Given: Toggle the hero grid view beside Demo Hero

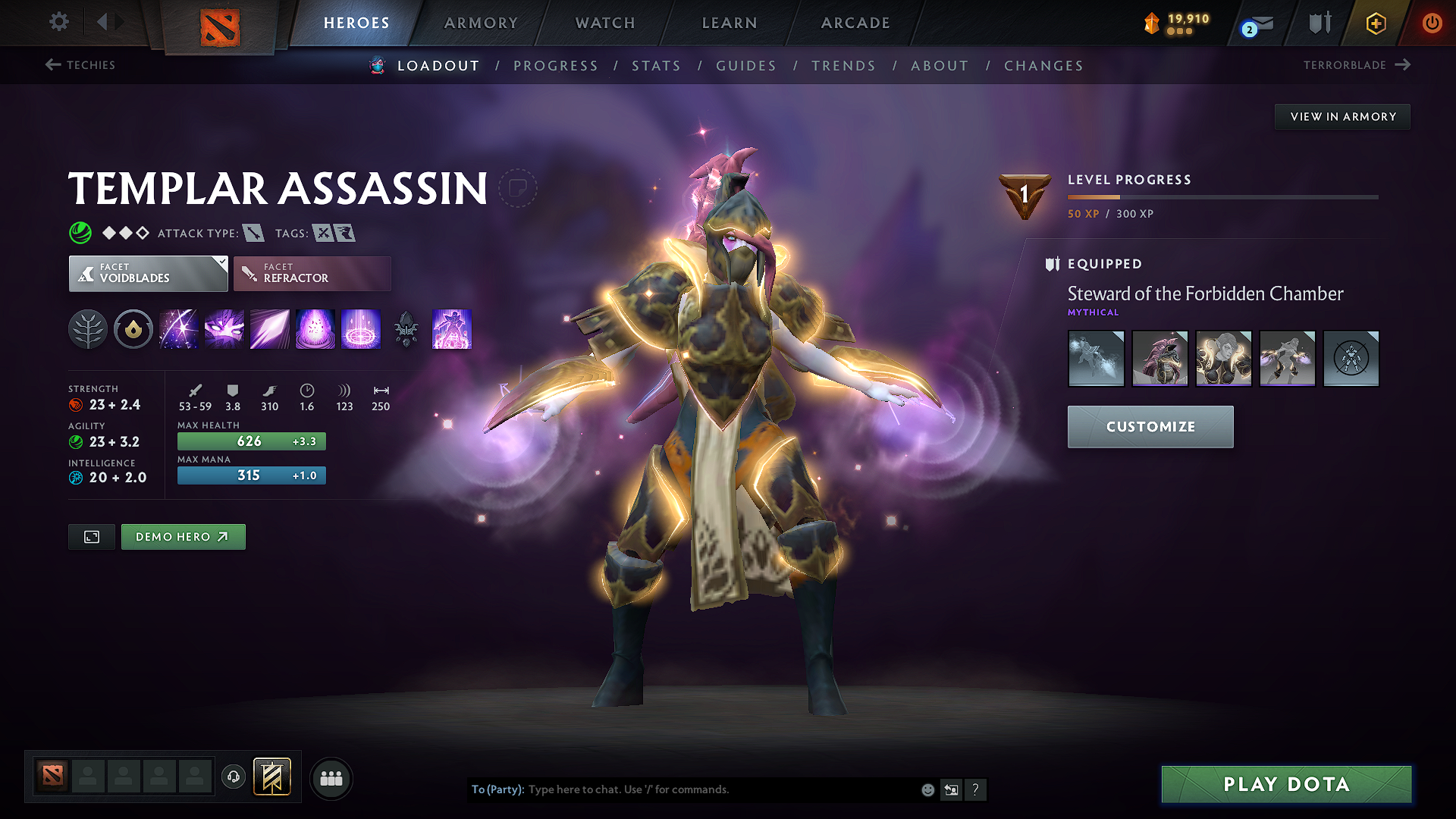Looking at the screenshot, I should 91,536.
